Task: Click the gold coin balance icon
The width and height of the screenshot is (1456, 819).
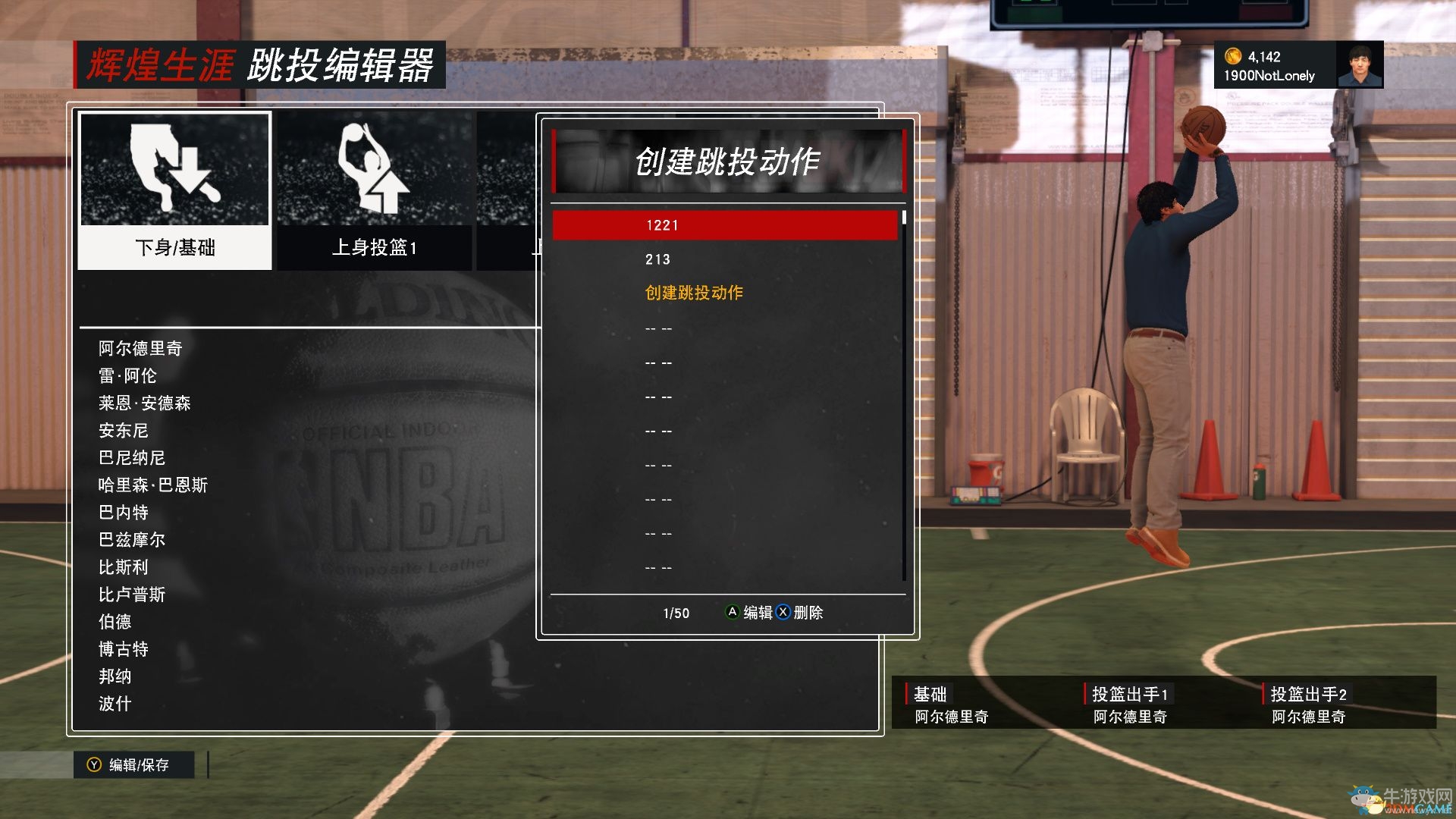Action: pyautogui.click(x=1232, y=55)
